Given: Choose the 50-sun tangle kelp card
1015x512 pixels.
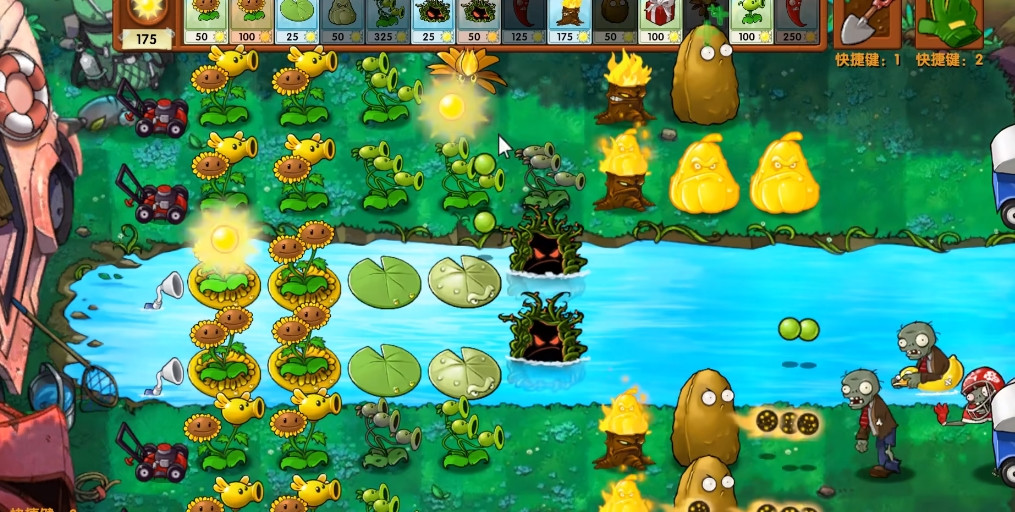Looking at the screenshot, I should (x=478, y=22).
